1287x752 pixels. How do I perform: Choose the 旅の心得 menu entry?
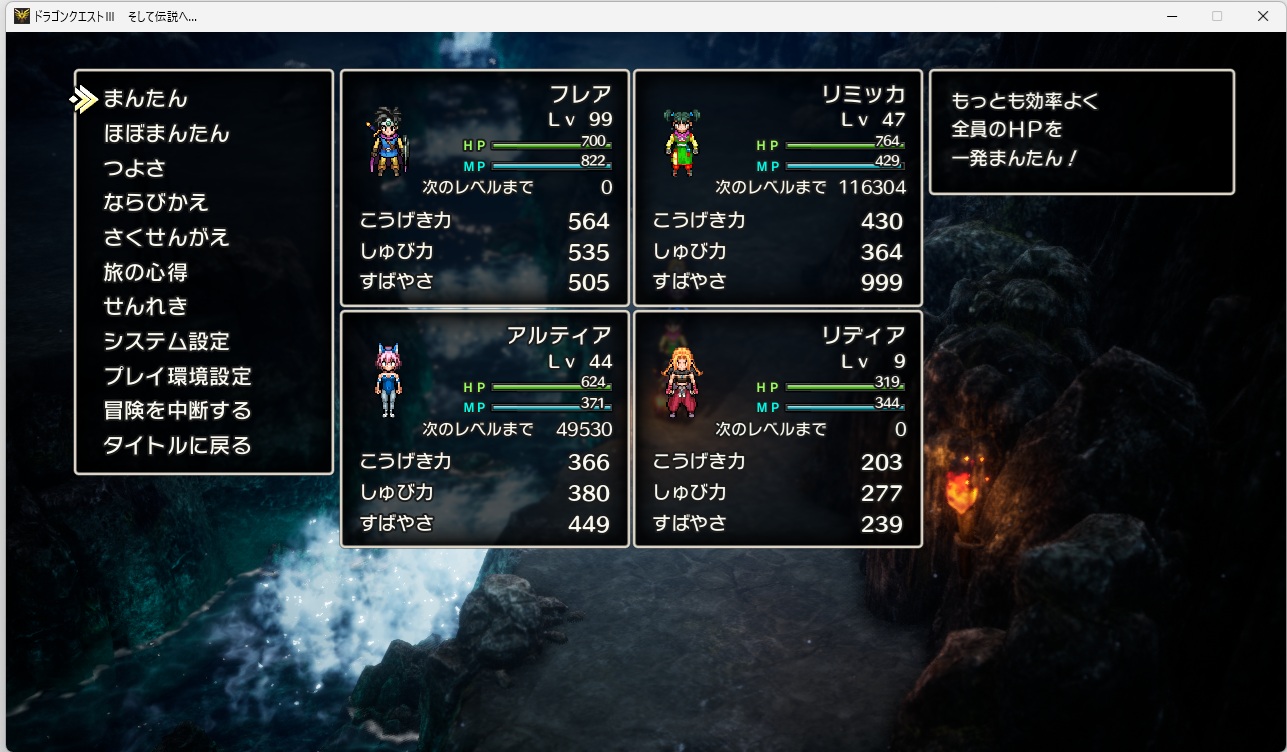[x=146, y=272]
